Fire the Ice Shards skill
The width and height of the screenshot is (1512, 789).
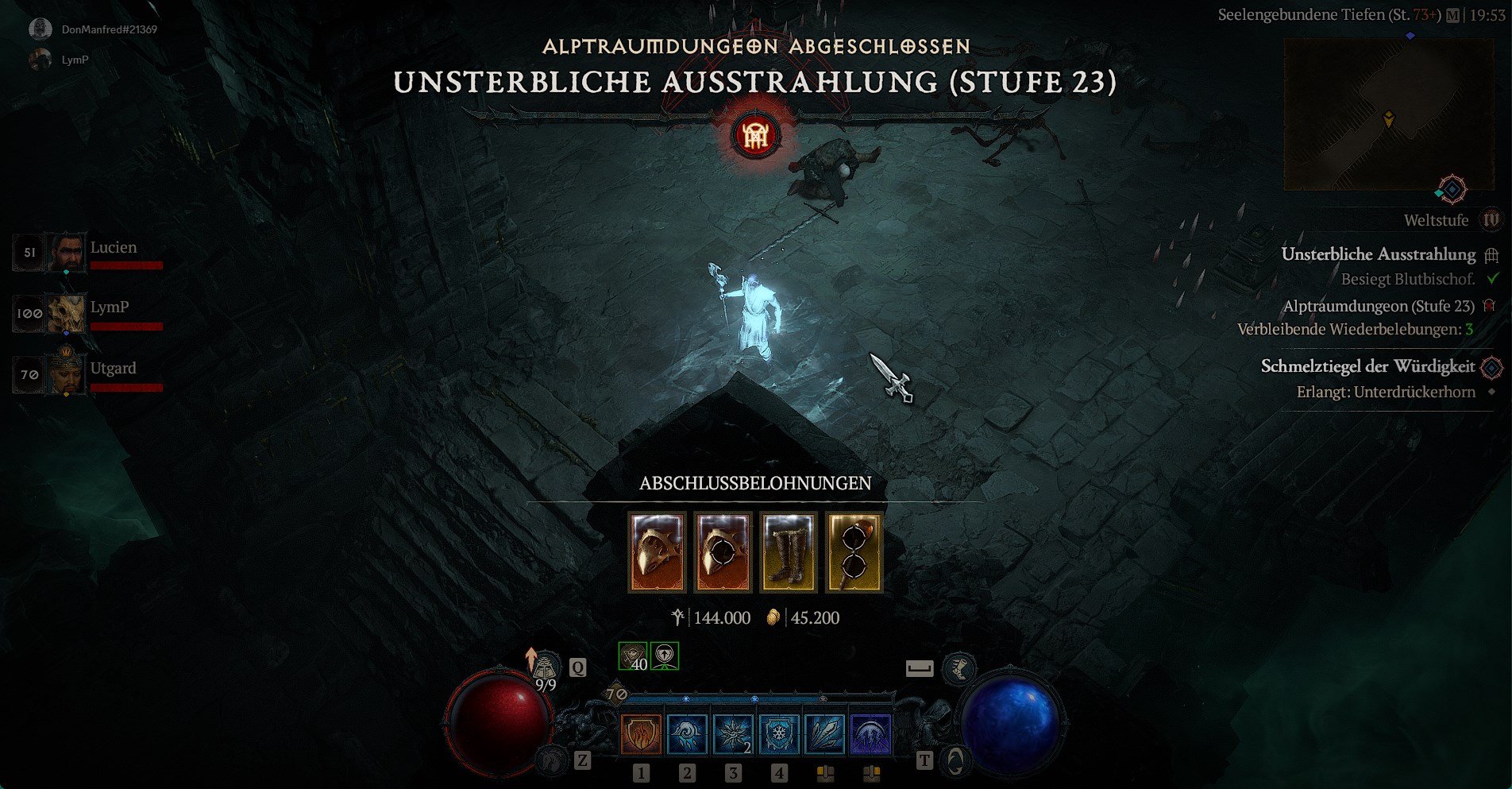pos(825,733)
